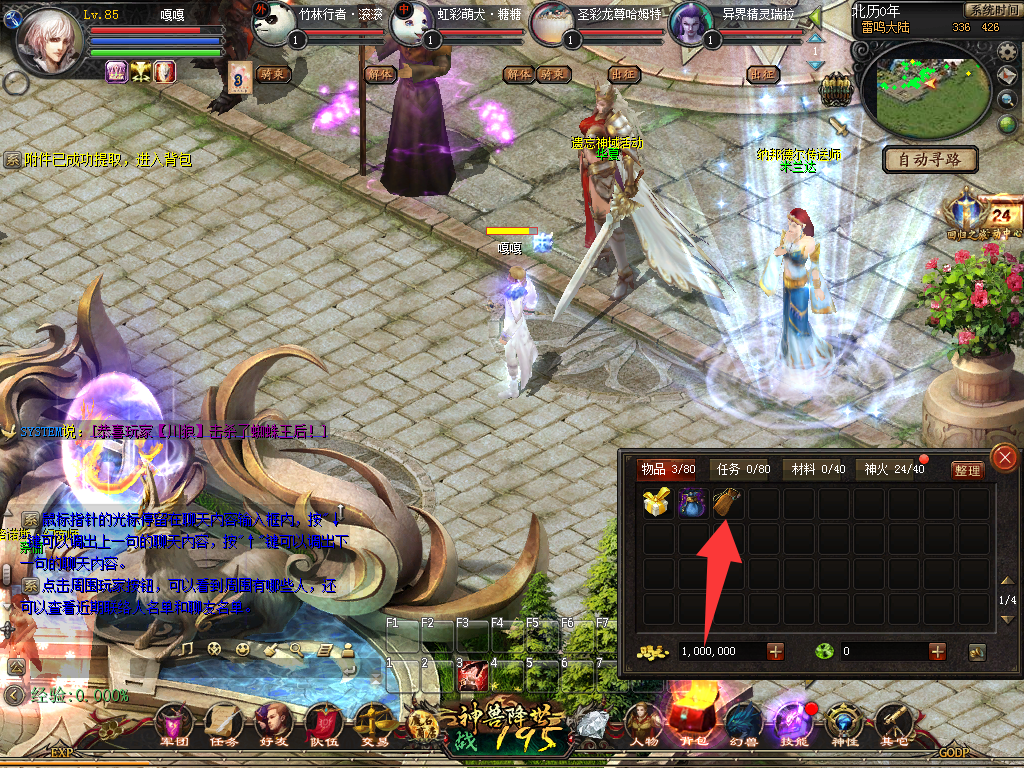Open settings via the gear icon
This screenshot has width=1024, height=768.
point(1008,52)
